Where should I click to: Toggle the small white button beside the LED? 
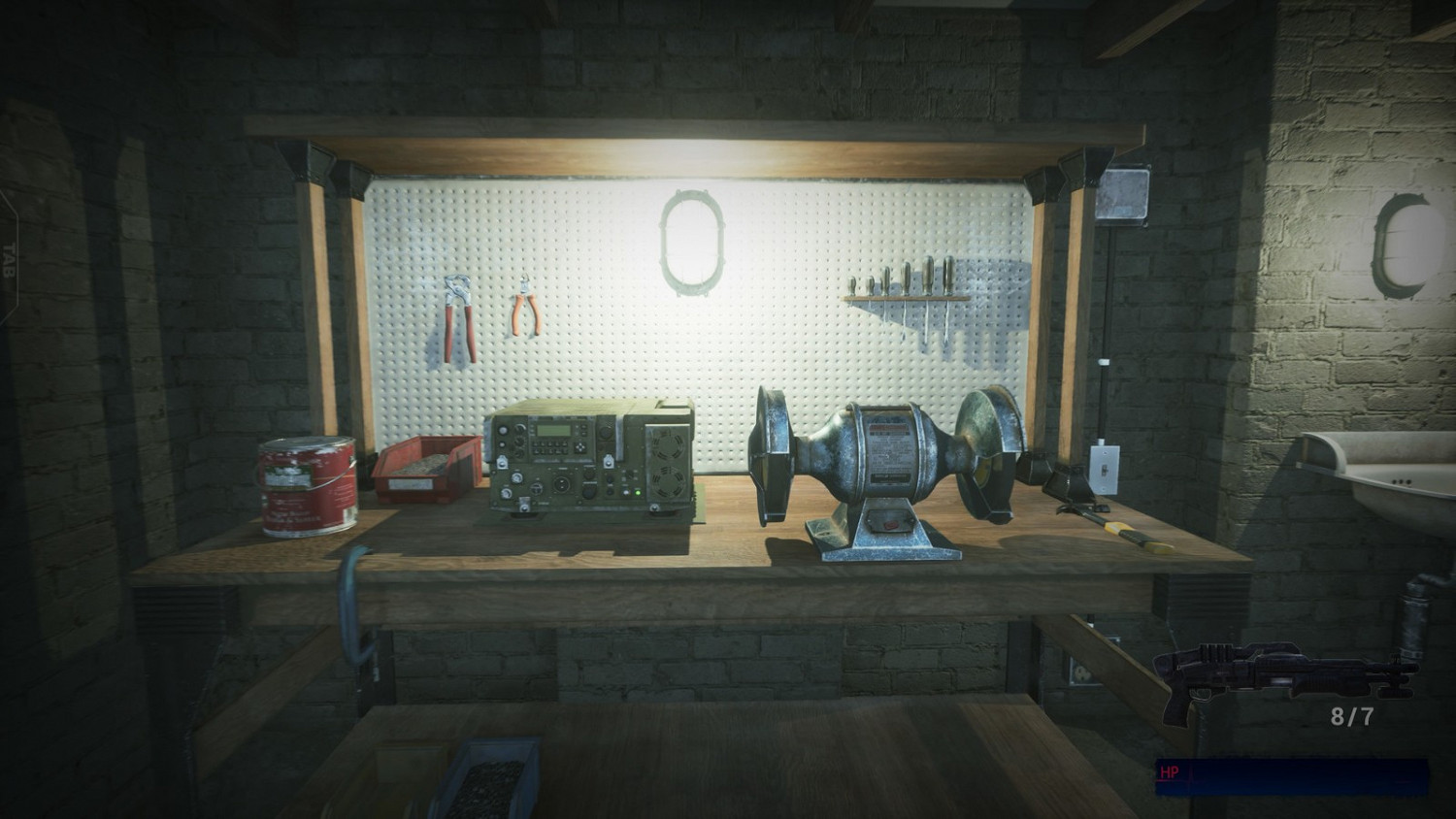(626, 492)
